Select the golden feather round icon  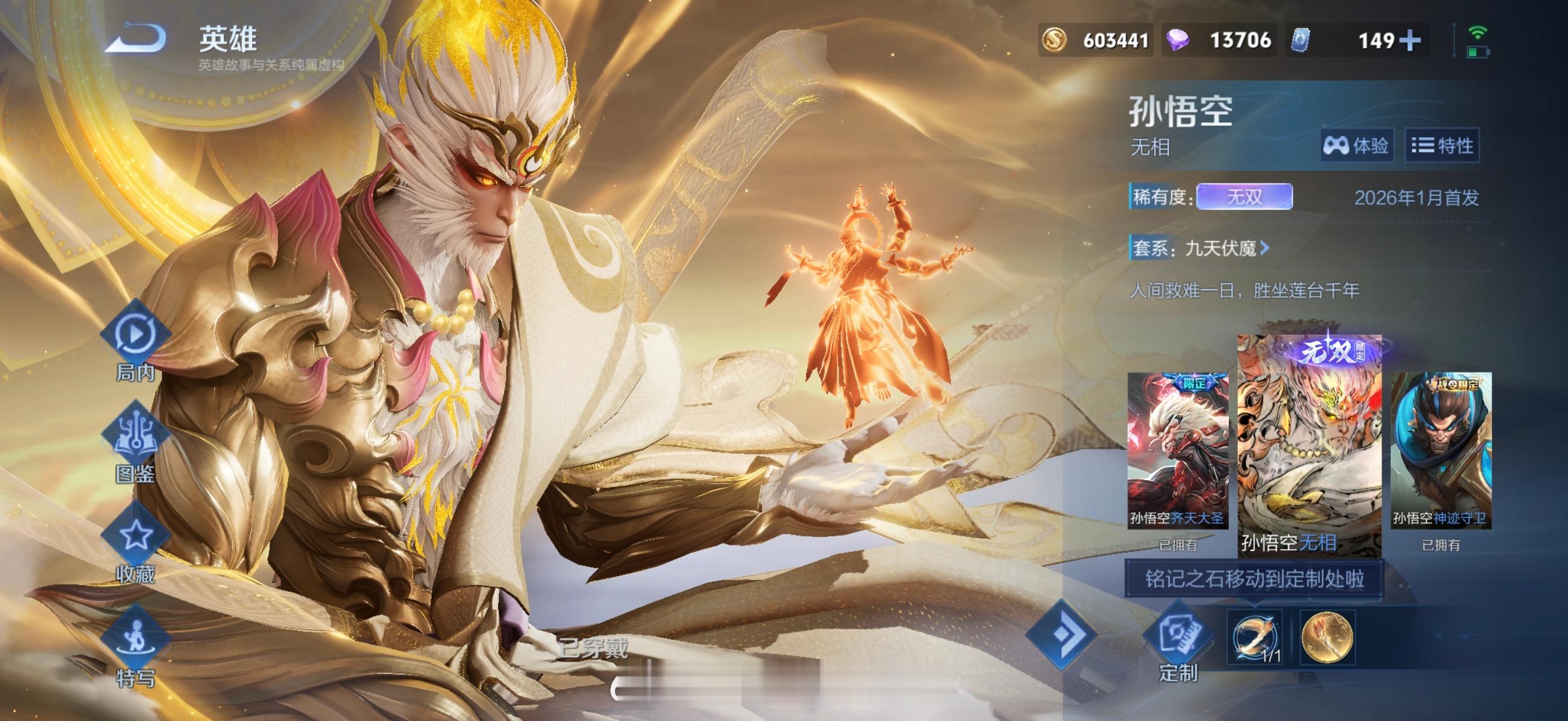[x=1327, y=637]
